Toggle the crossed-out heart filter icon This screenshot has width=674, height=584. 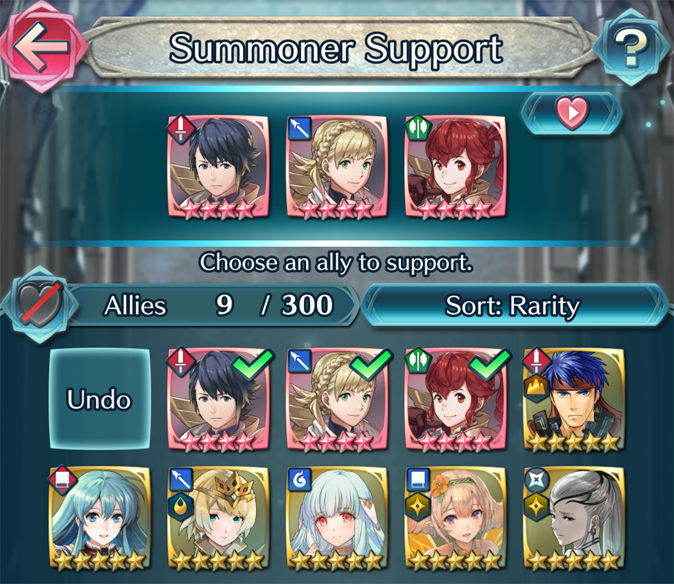(40, 305)
